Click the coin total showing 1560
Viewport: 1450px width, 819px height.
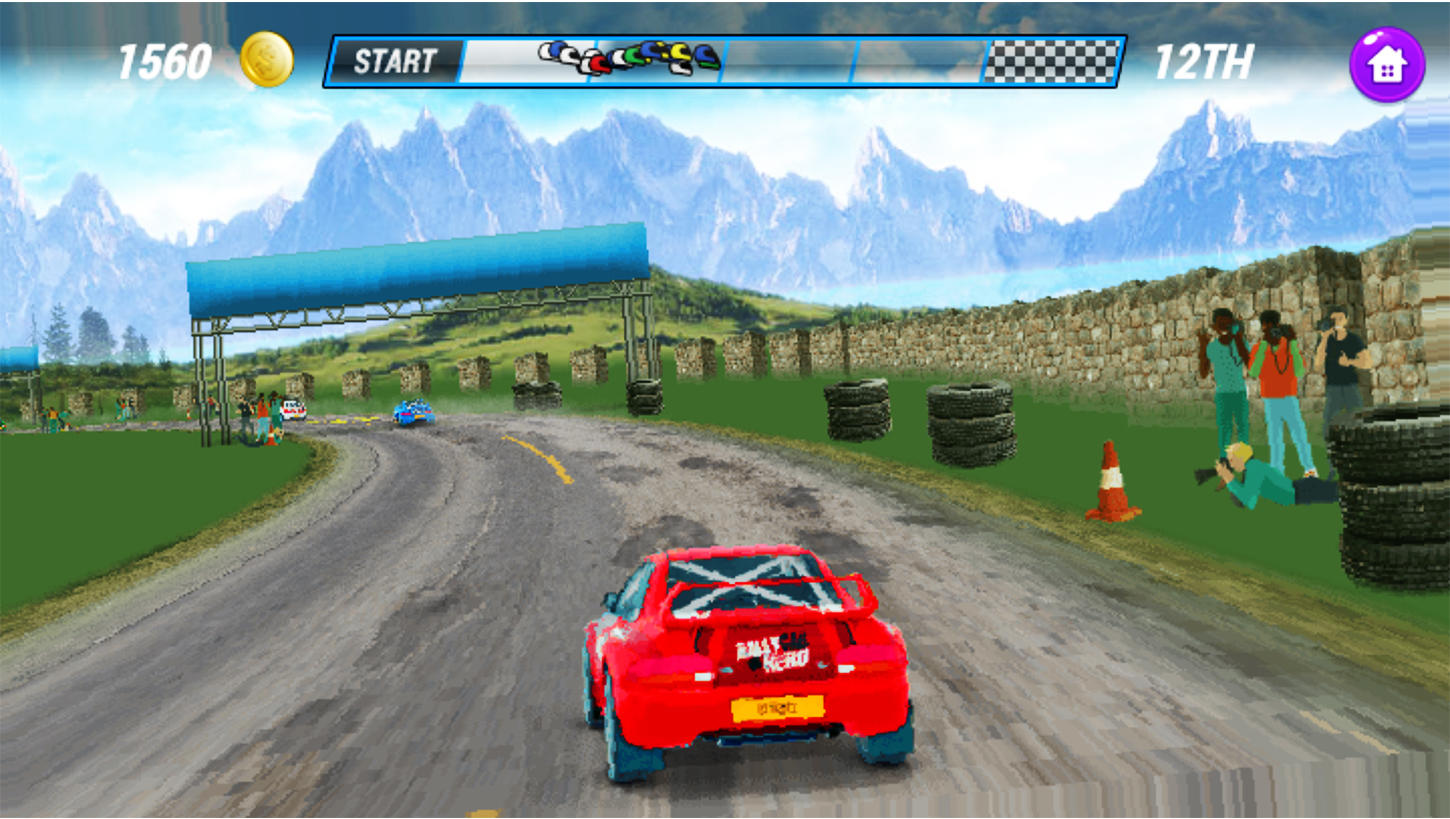pos(165,60)
